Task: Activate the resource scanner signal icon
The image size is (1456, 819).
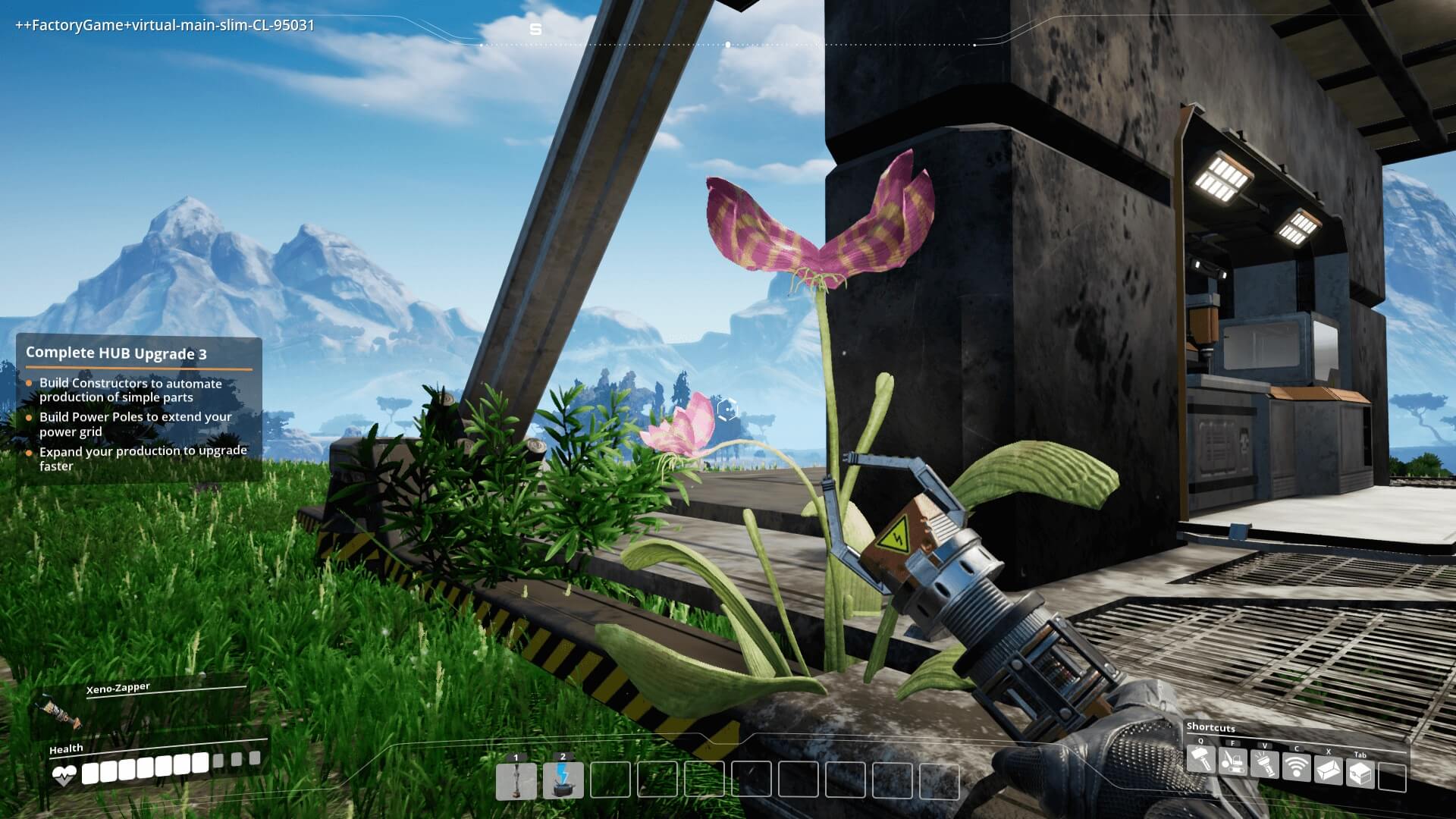Action: [x=1297, y=767]
